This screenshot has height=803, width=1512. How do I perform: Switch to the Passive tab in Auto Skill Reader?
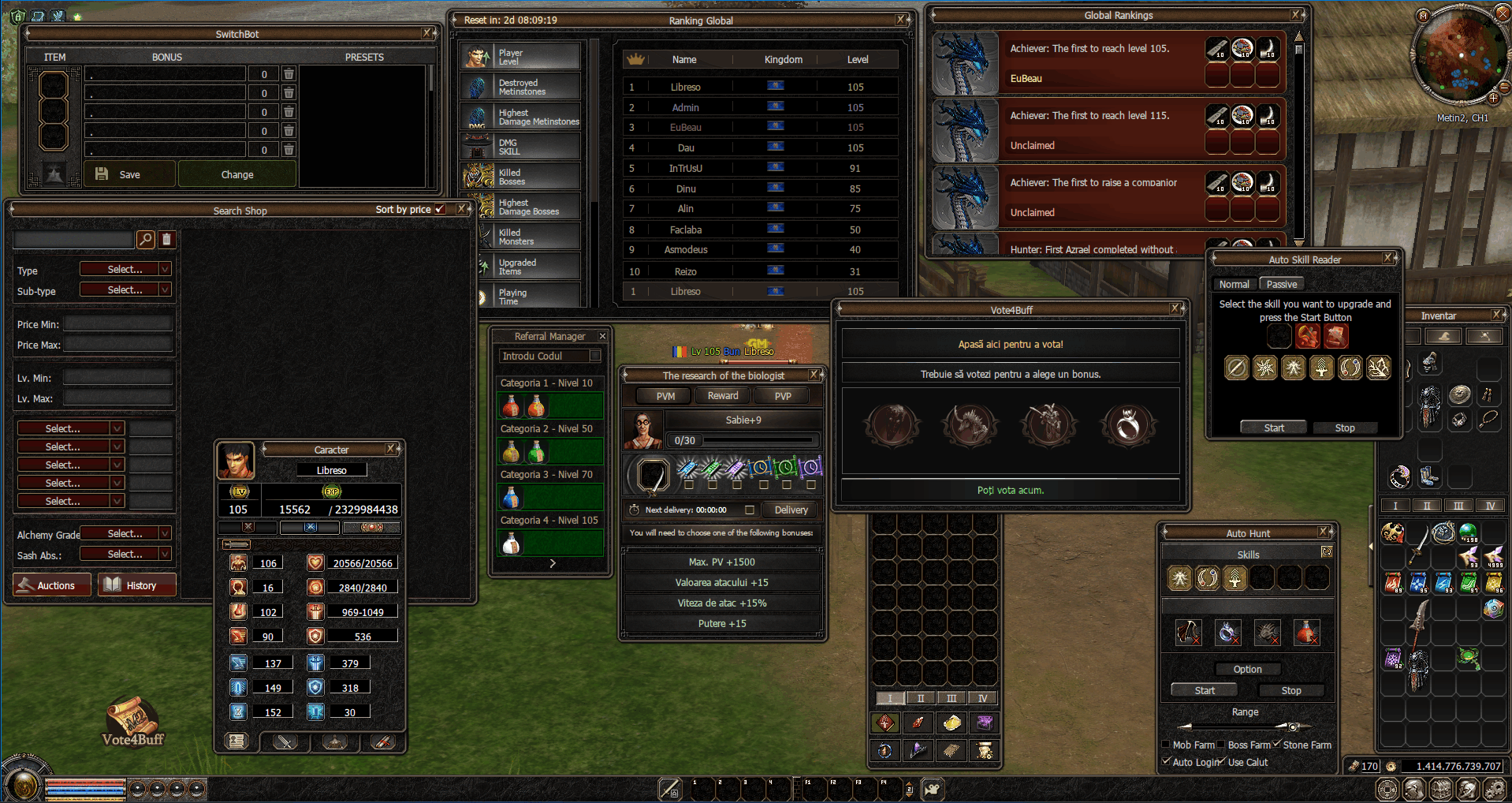coord(1281,284)
